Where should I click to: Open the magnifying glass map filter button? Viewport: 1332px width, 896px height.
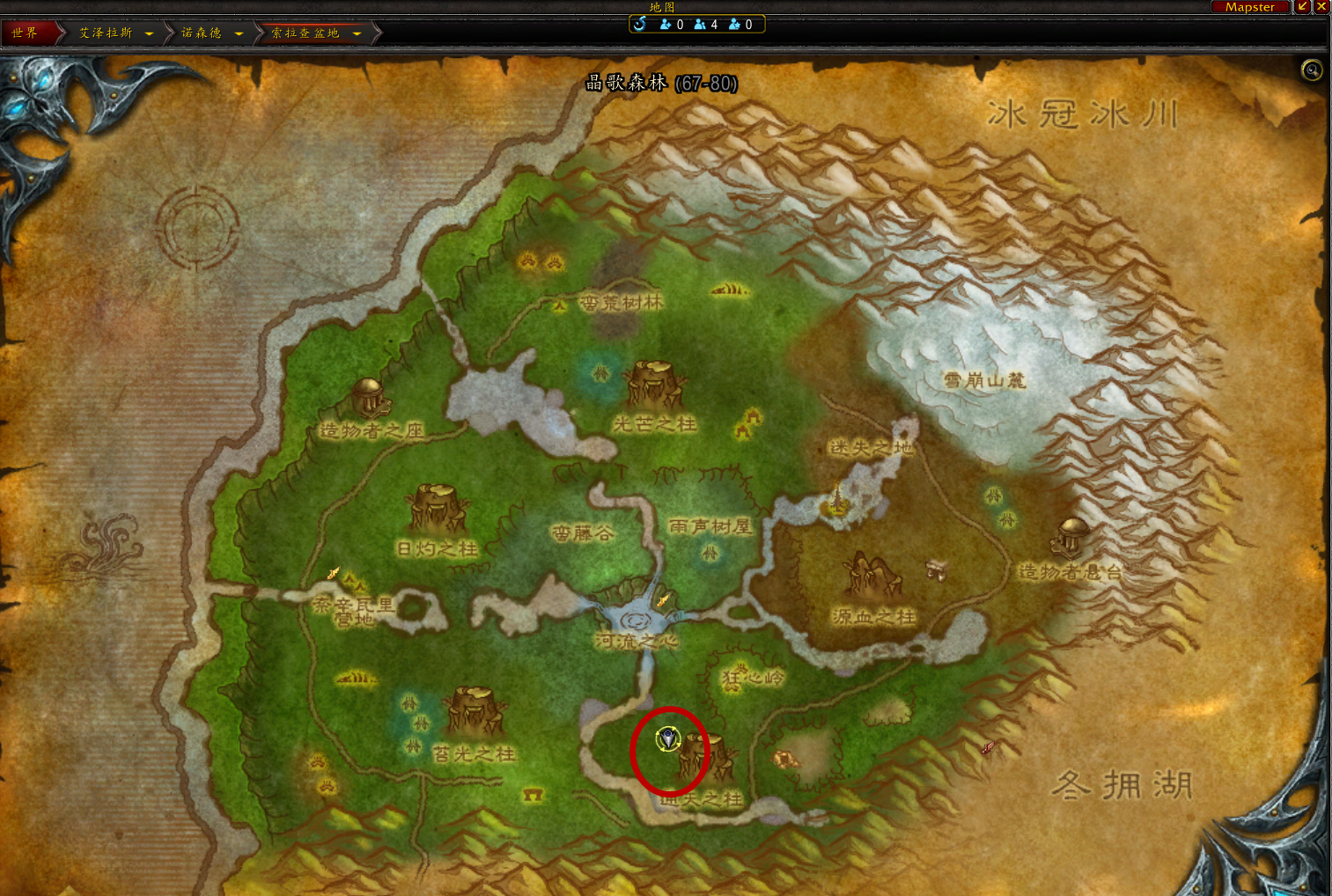coord(1312,70)
